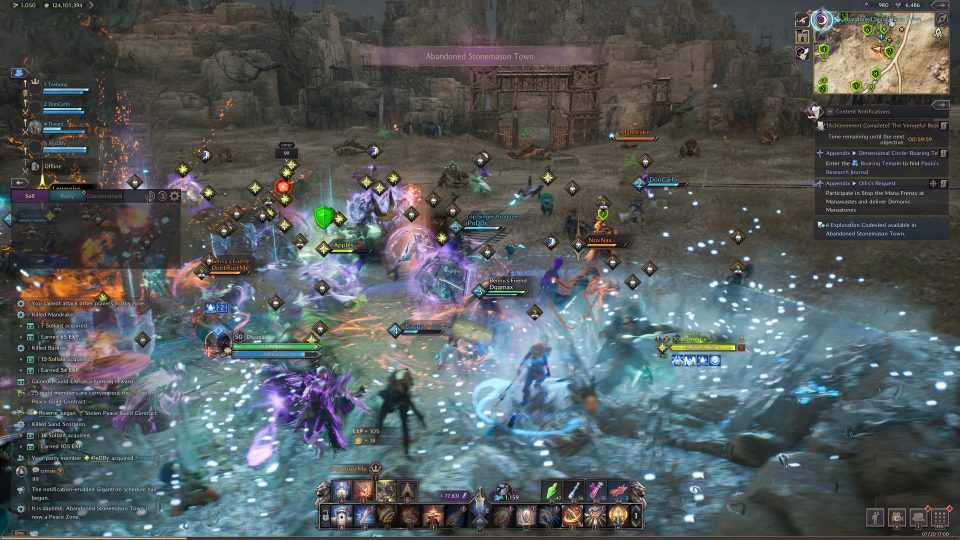Use the pink potion quick slot
The image size is (960, 540).
pyautogui.click(x=597, y=490)
